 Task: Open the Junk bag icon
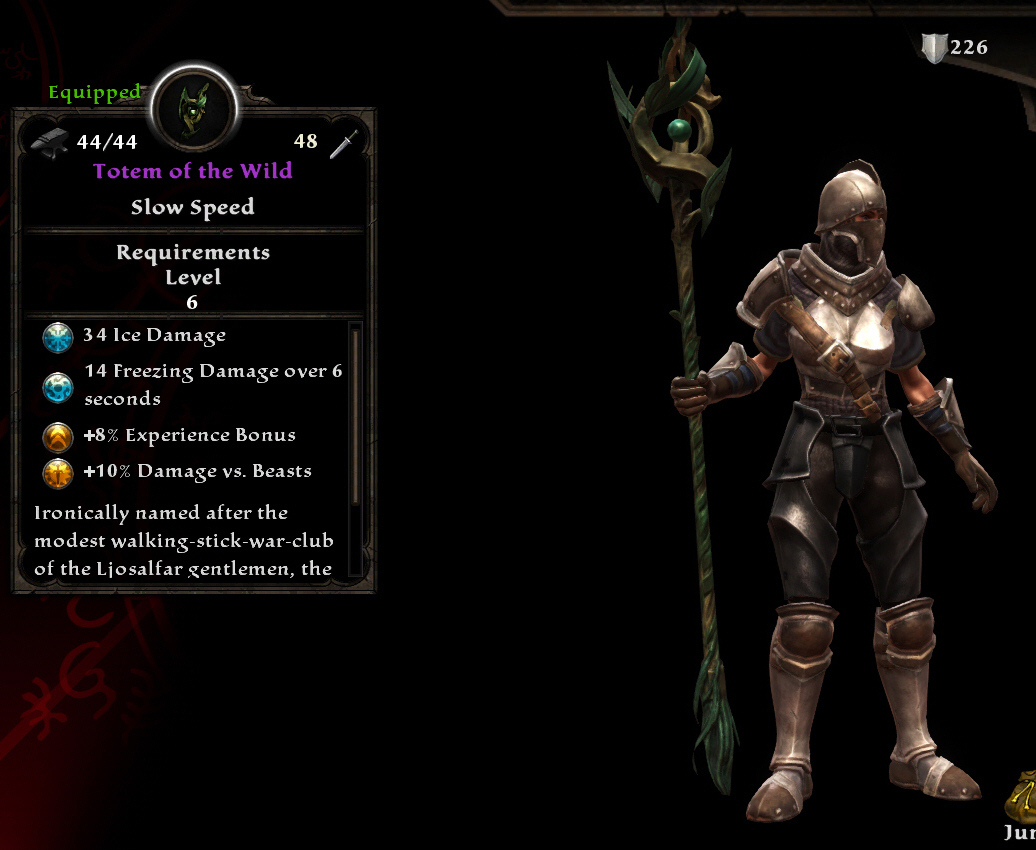[1023, 797]
